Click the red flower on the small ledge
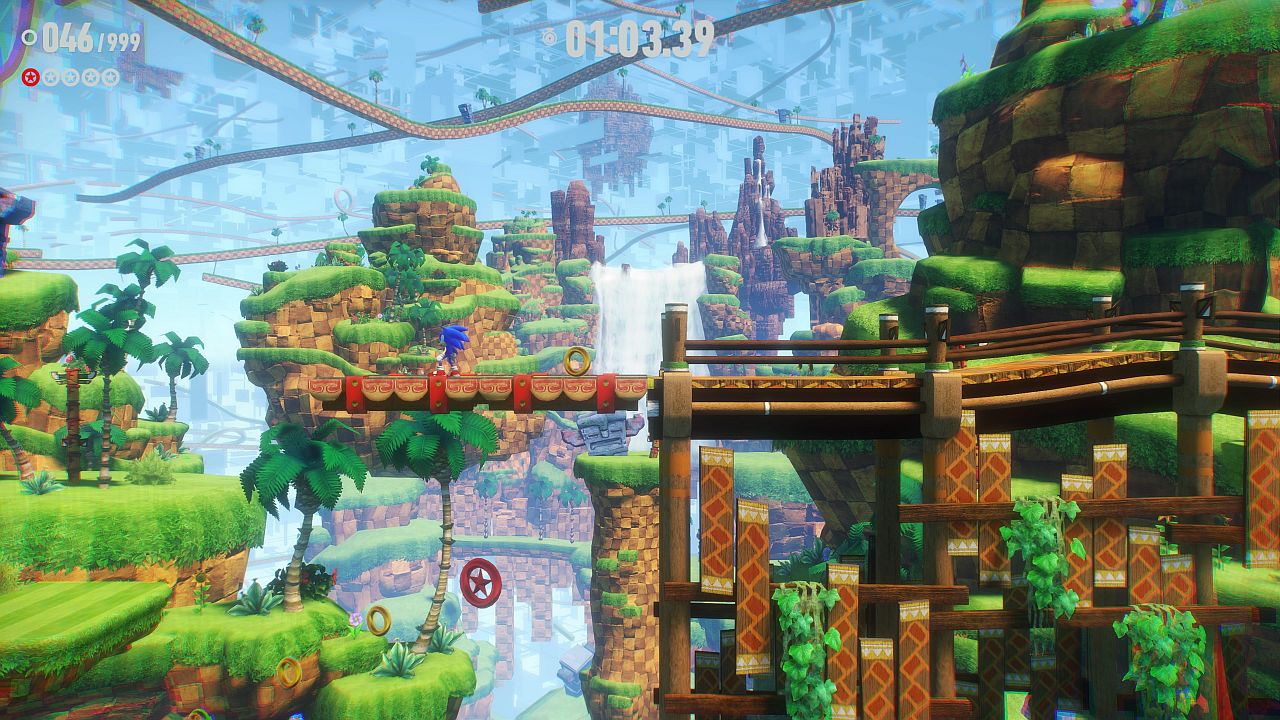This screenshot has width=1280, height=720. (334, 575)
